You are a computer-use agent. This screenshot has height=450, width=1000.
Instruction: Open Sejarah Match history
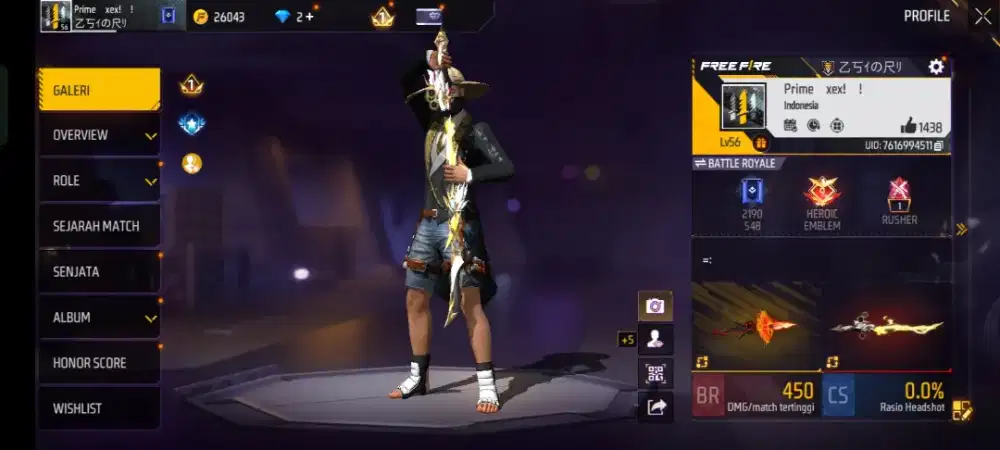(x=98, y=226)
